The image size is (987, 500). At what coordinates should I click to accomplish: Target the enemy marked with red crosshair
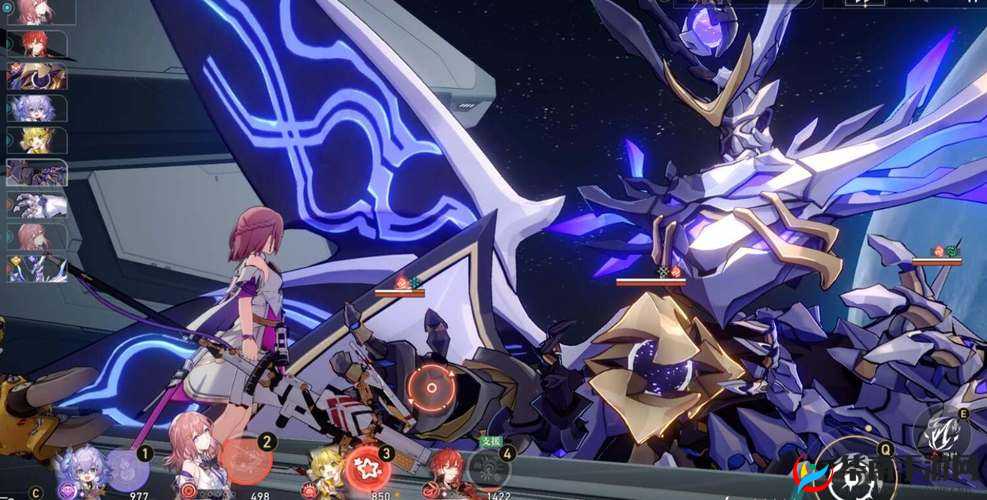pos(431,385)
